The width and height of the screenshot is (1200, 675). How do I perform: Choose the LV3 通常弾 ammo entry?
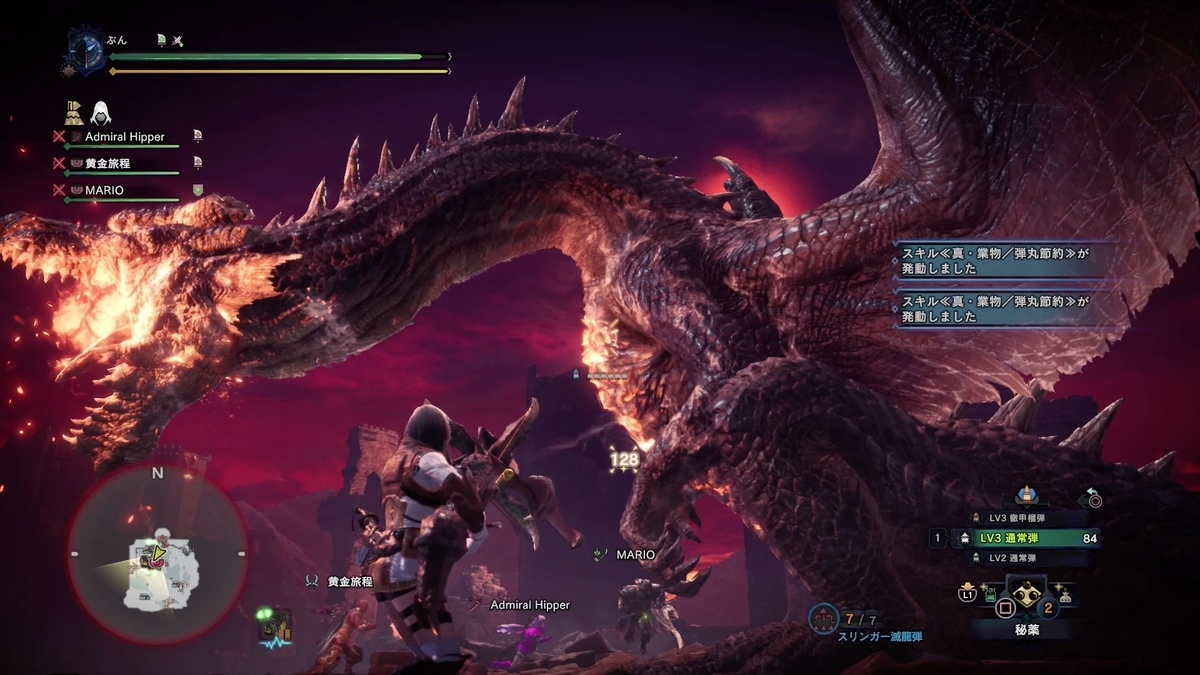1020,538
